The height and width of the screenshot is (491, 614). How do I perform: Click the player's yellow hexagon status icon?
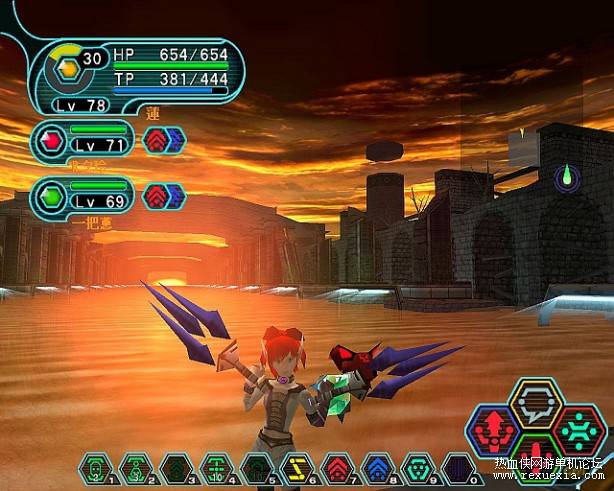click(65, 67)
